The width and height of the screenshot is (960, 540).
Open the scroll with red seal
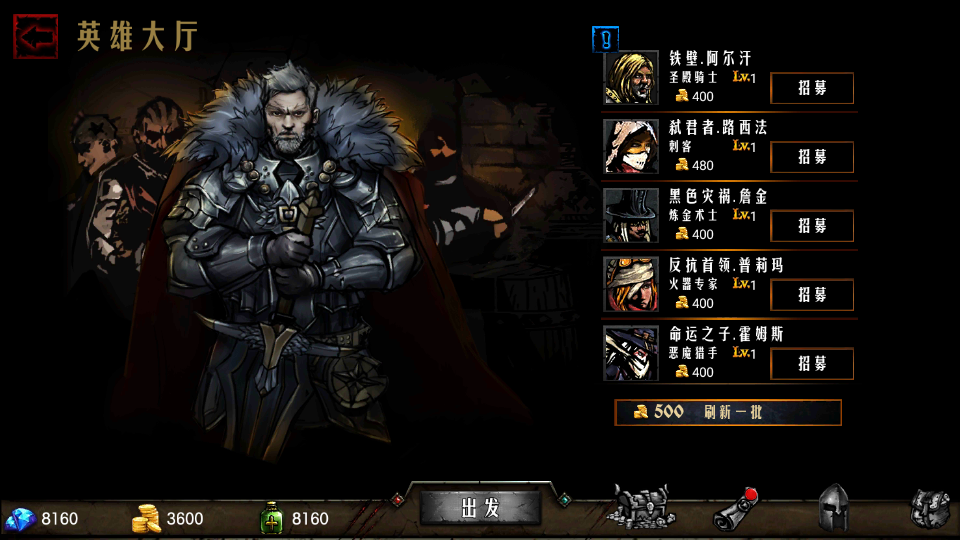735,509
